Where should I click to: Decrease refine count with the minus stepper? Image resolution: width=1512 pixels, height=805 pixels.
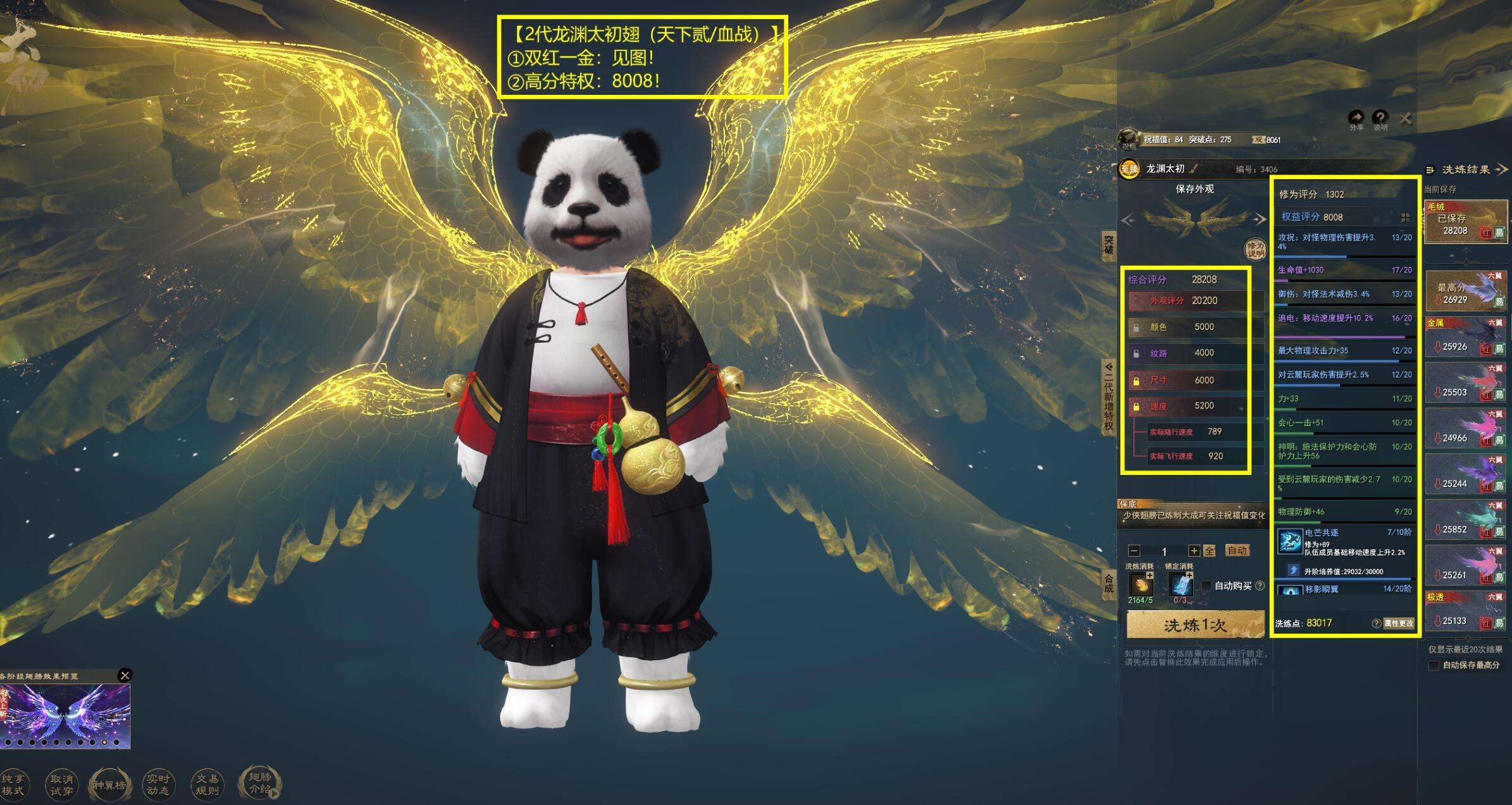click(x=1134, y=551)
